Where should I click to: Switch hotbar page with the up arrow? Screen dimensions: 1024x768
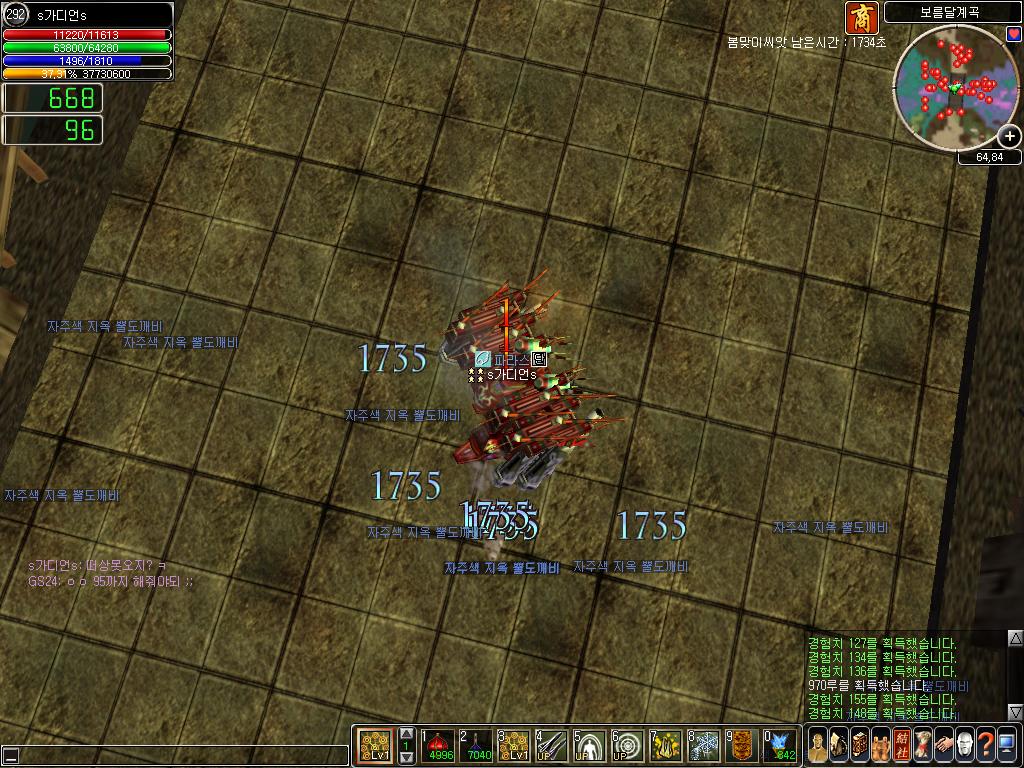coord(406,734)
